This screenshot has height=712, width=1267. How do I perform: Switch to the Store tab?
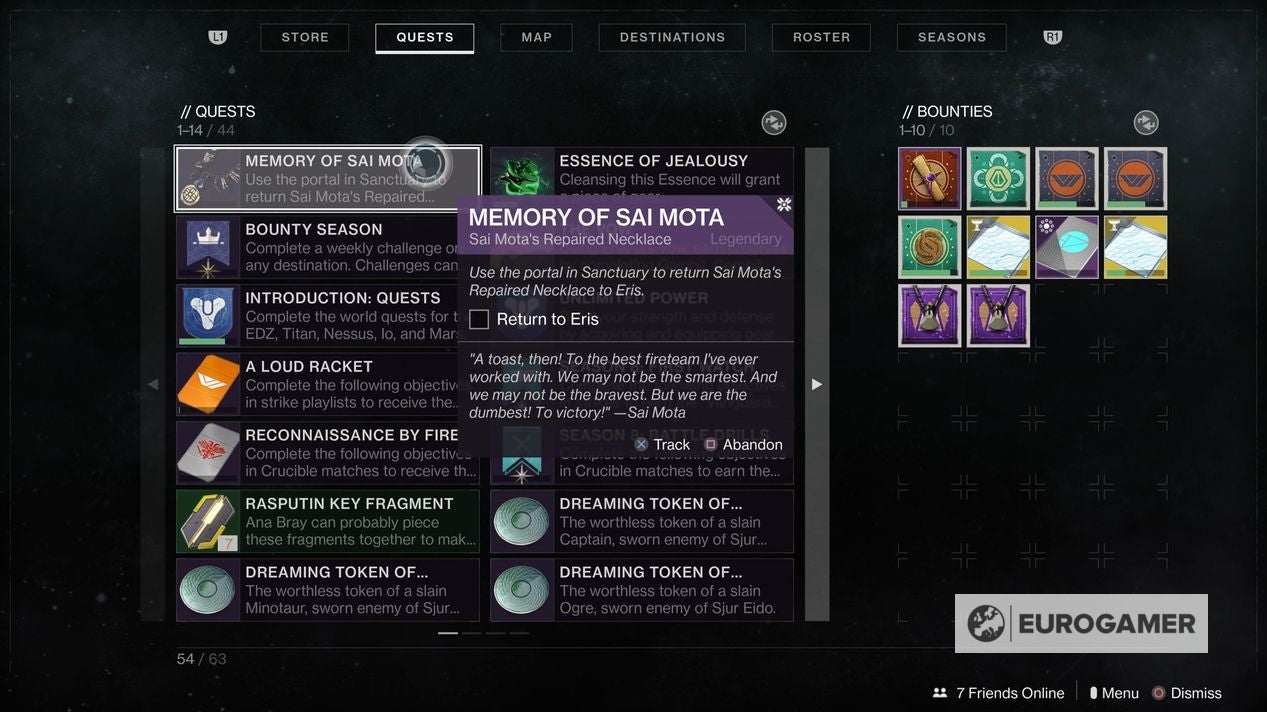pyautogui.click(x=305, y=37)
